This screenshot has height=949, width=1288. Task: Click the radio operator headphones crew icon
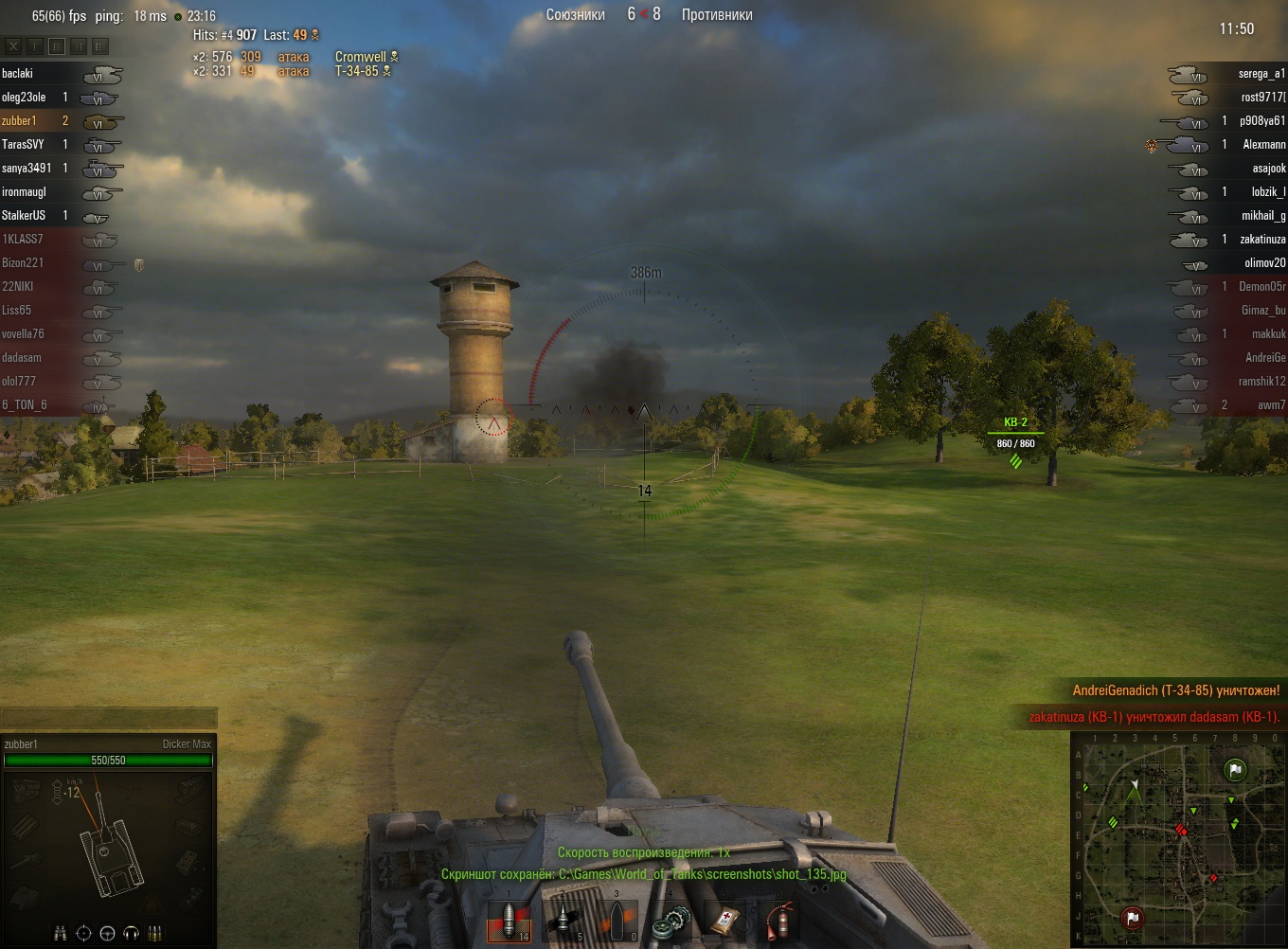coord(131,934)
